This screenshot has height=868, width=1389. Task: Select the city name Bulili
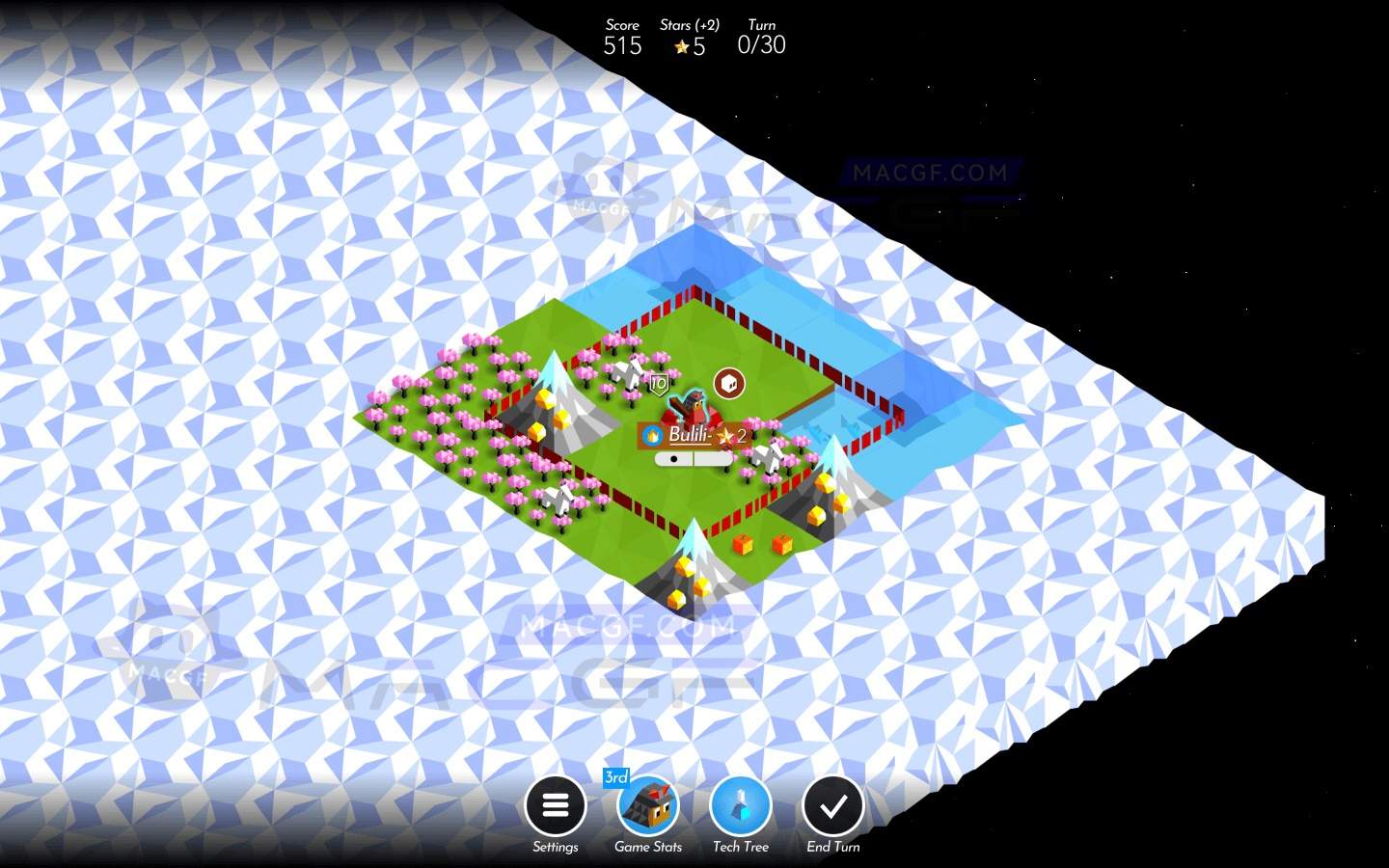pyautogui.click(x=690, y=435)
